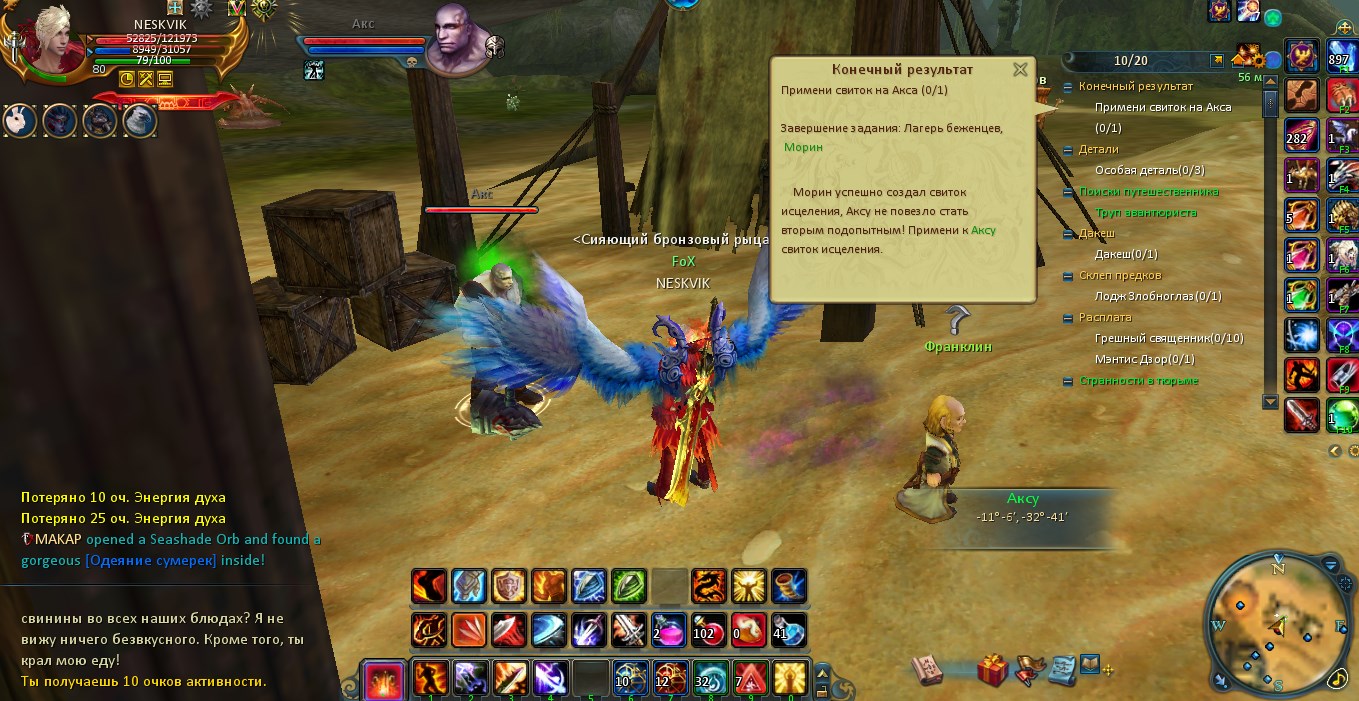This screenshot has height=701, width=1359.
Task: Select the Конечный результат quest in tracker
Action: (x=1135, y=86)
